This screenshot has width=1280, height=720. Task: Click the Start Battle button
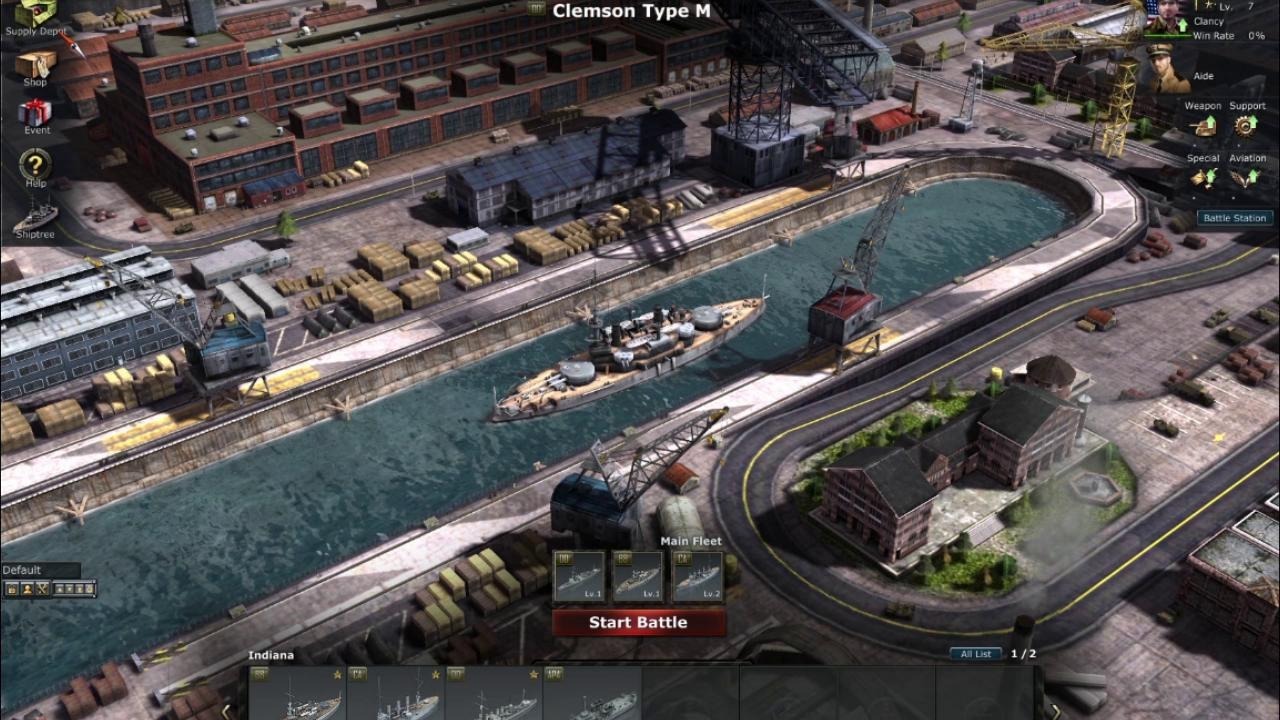pos(638,622)
